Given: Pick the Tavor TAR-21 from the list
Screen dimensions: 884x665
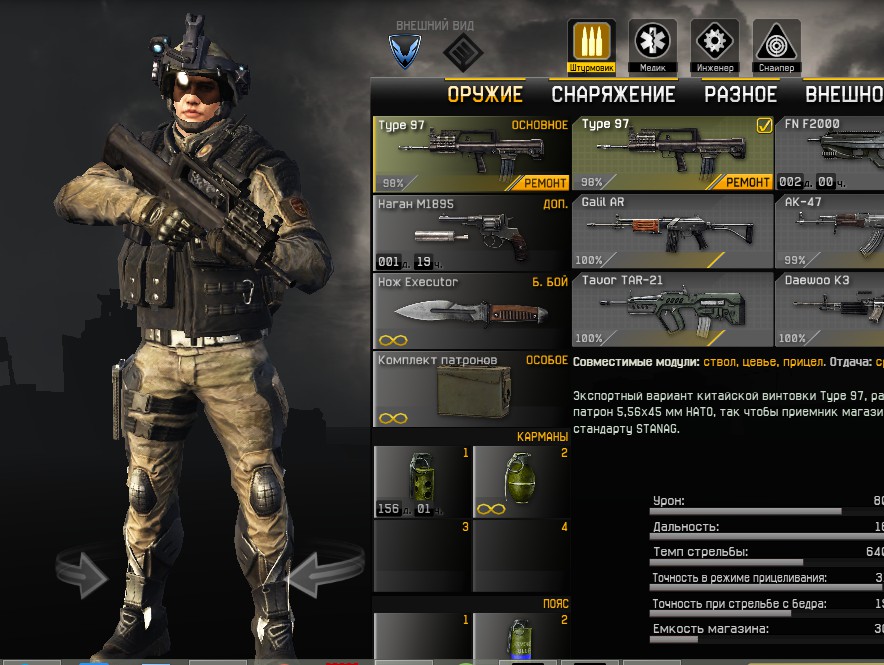Looking at the screenshot, I should [x=672, y=309].
